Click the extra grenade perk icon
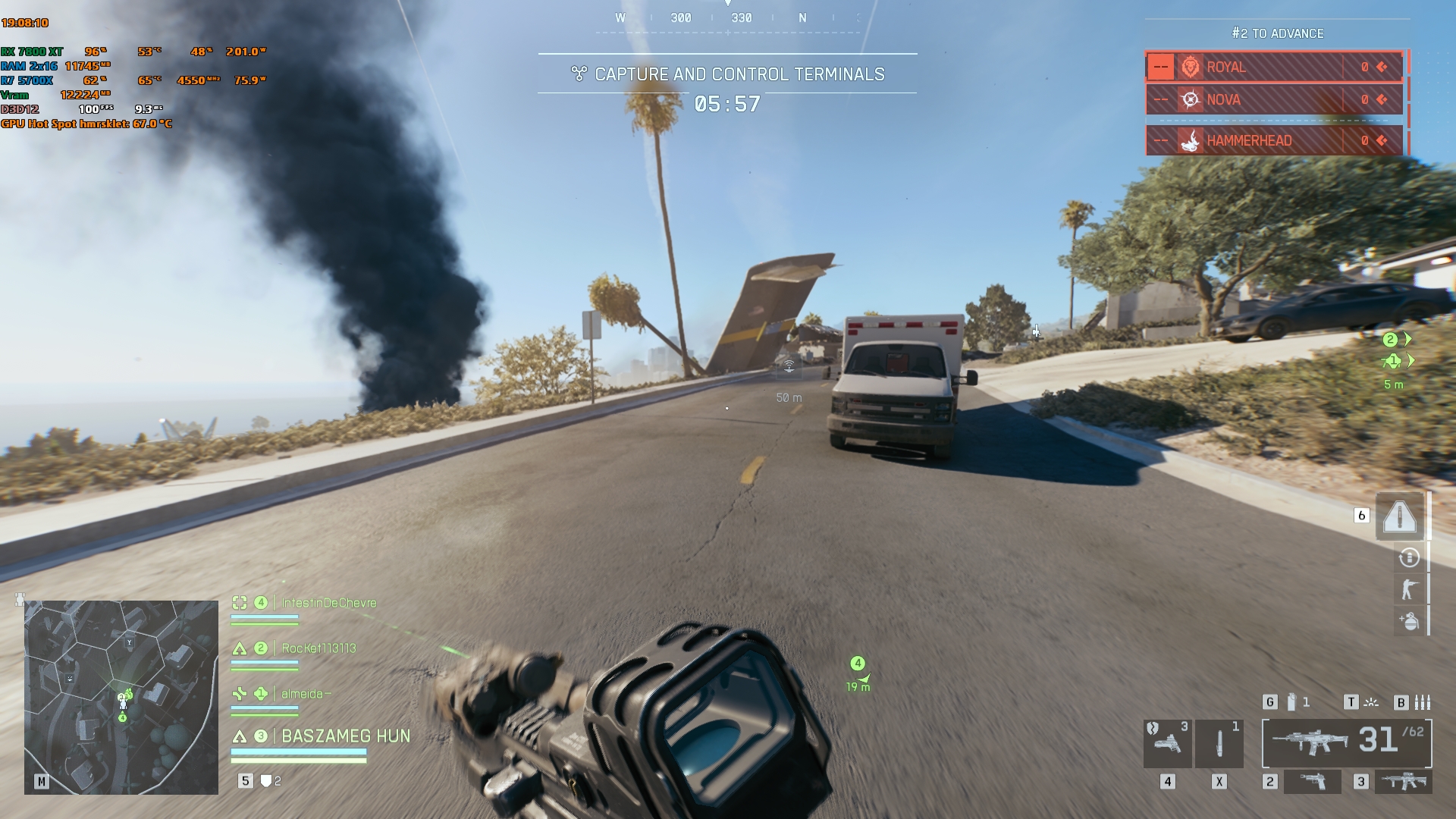 pos(1409,621)
